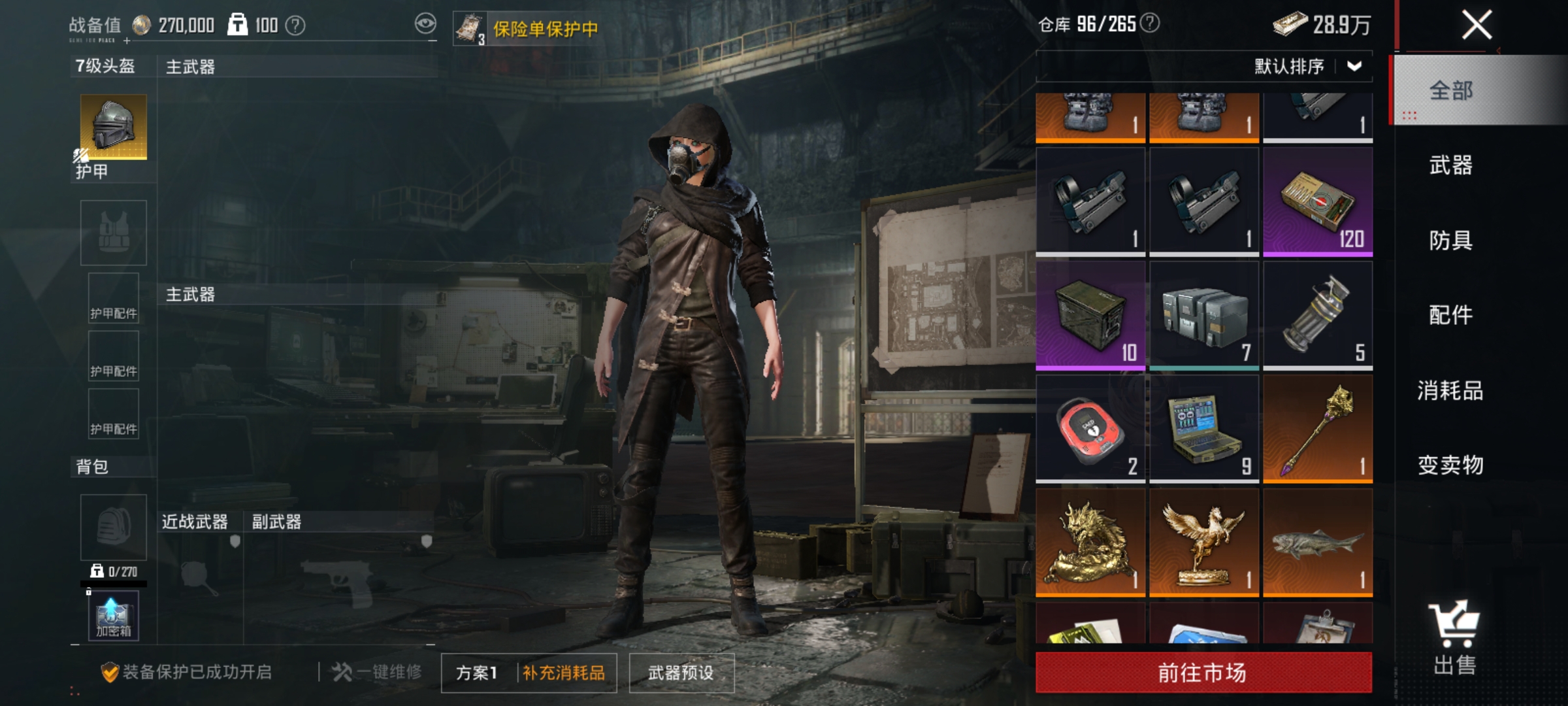The width and height of the screenshot is (1568, 706).
Task: Open the 加密箱 encrypted crate slot
Action: [112, 614]
